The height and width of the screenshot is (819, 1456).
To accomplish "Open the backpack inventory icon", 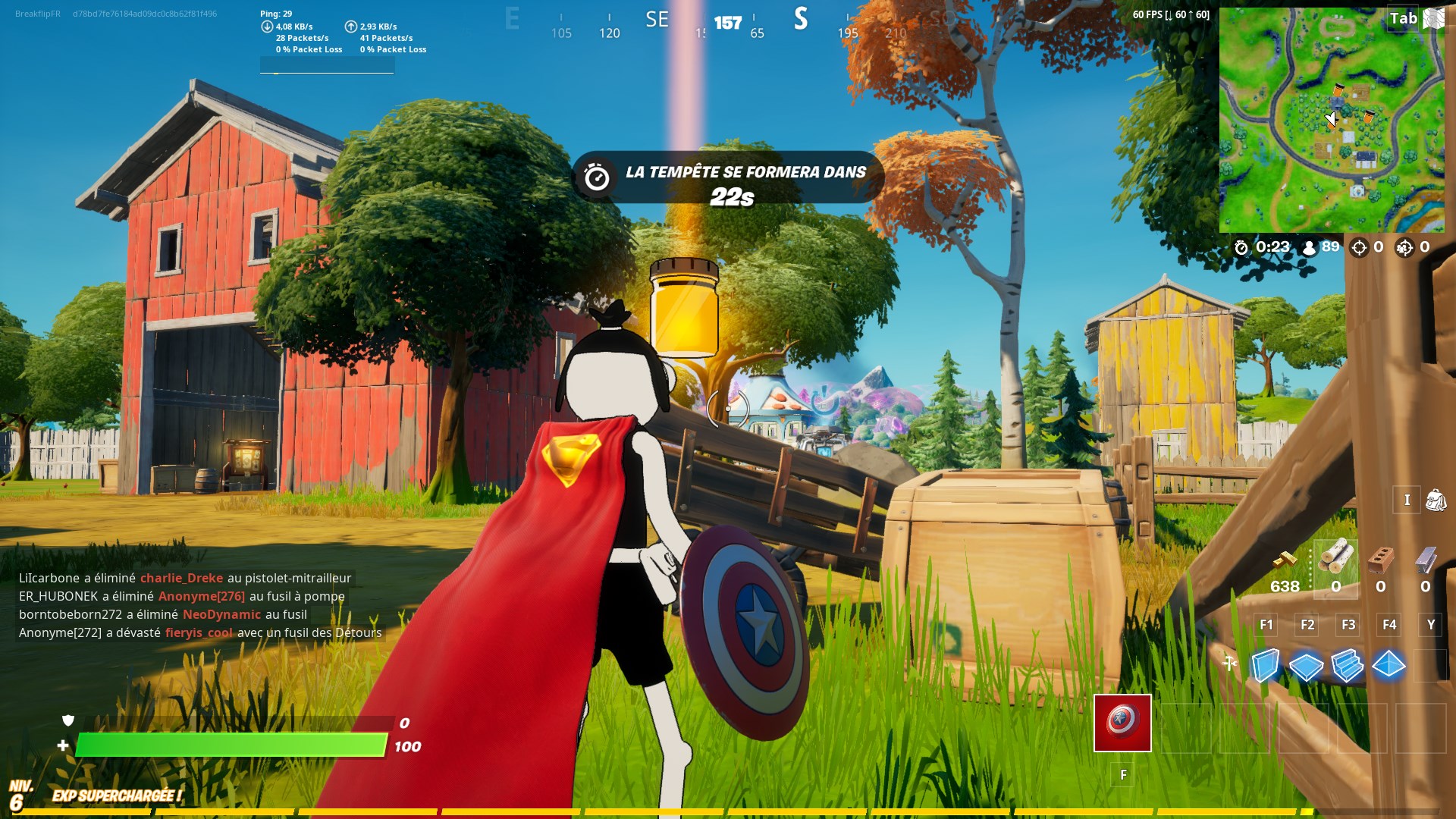I will (1436, 500).
